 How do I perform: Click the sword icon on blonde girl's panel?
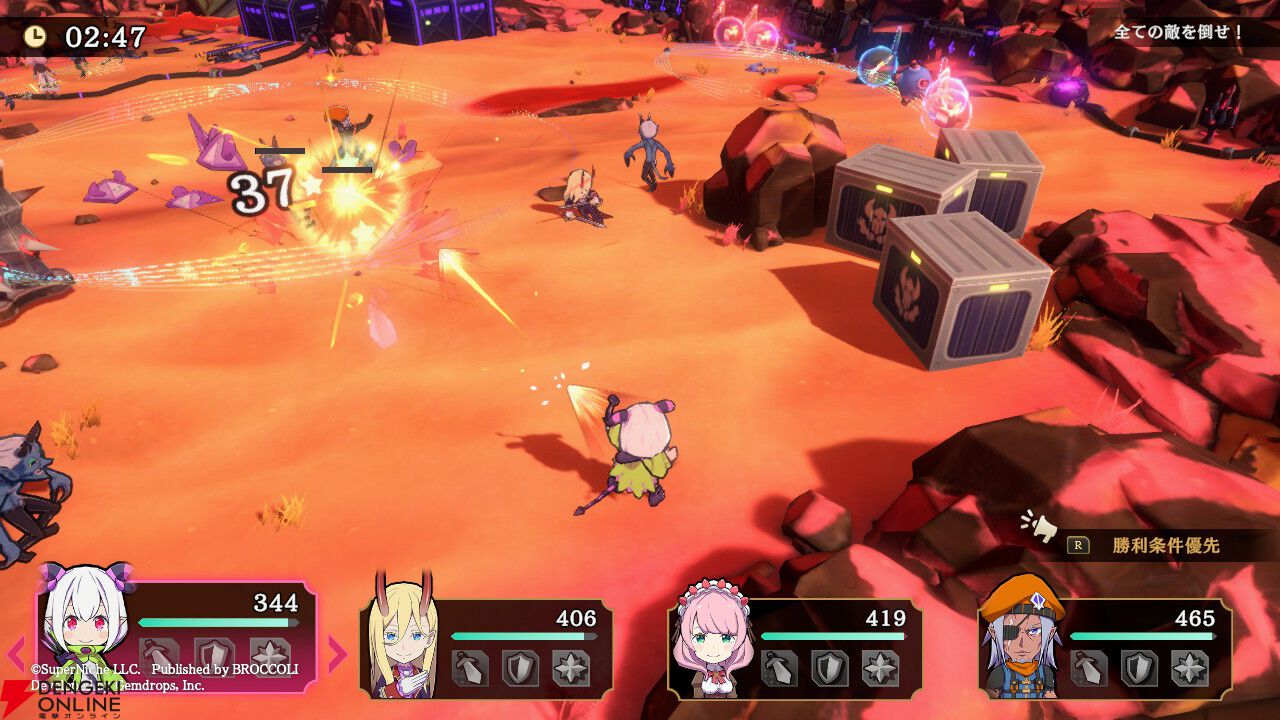tap(469, 668)
